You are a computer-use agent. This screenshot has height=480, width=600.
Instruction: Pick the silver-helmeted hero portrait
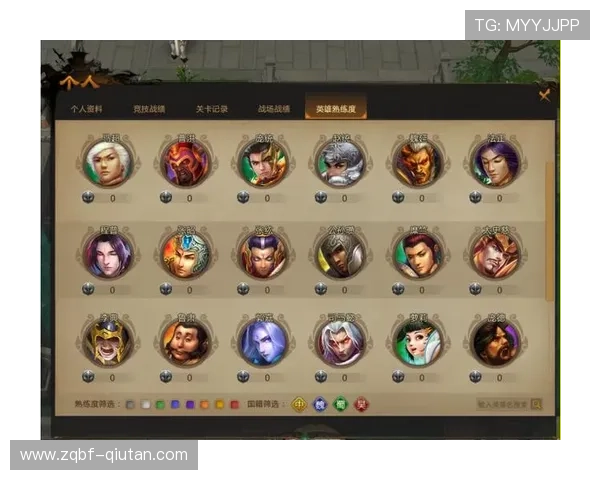pyautogui.click(x=340, y=162)
